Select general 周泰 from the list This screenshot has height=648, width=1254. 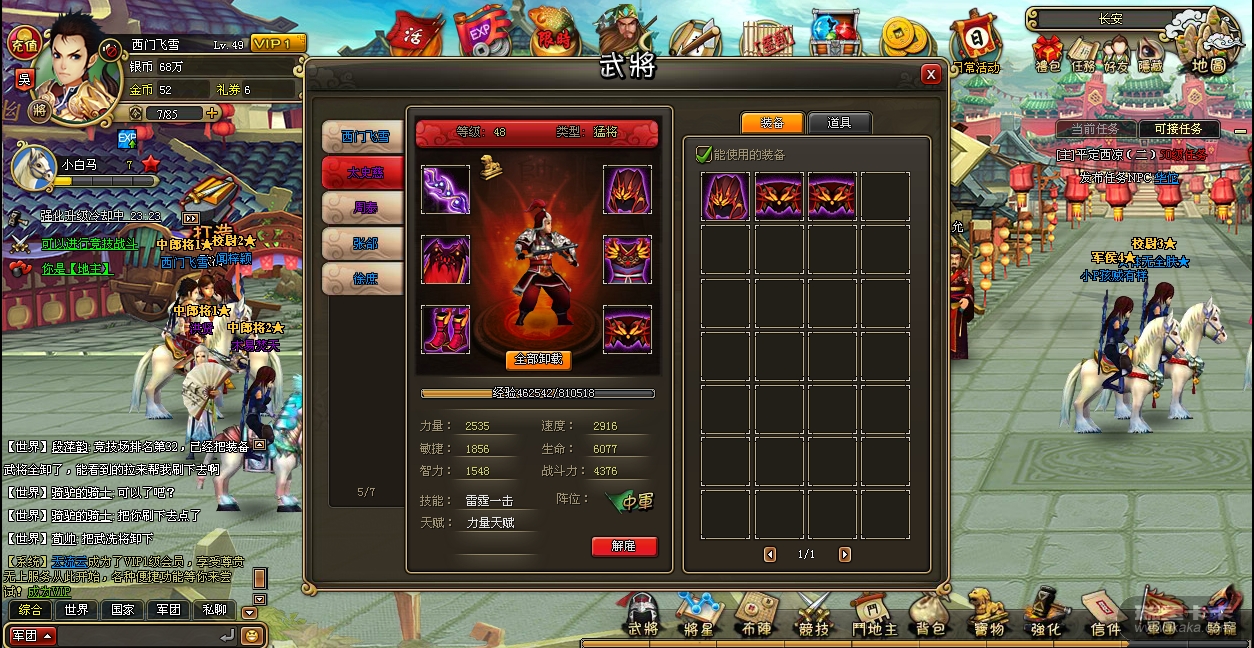pos(364,208)
